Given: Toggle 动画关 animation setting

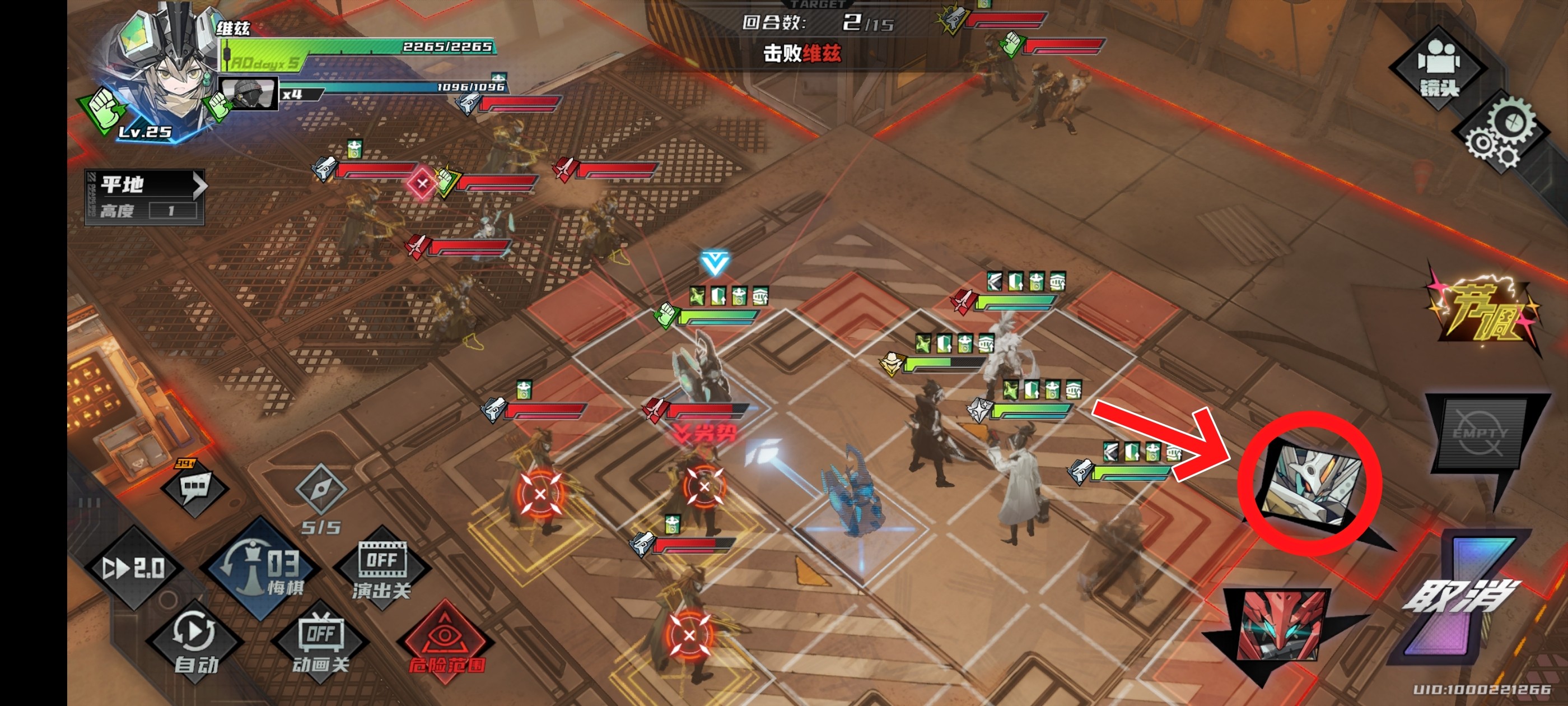Looking at the screenshot, I should click(x=321, y=642).
